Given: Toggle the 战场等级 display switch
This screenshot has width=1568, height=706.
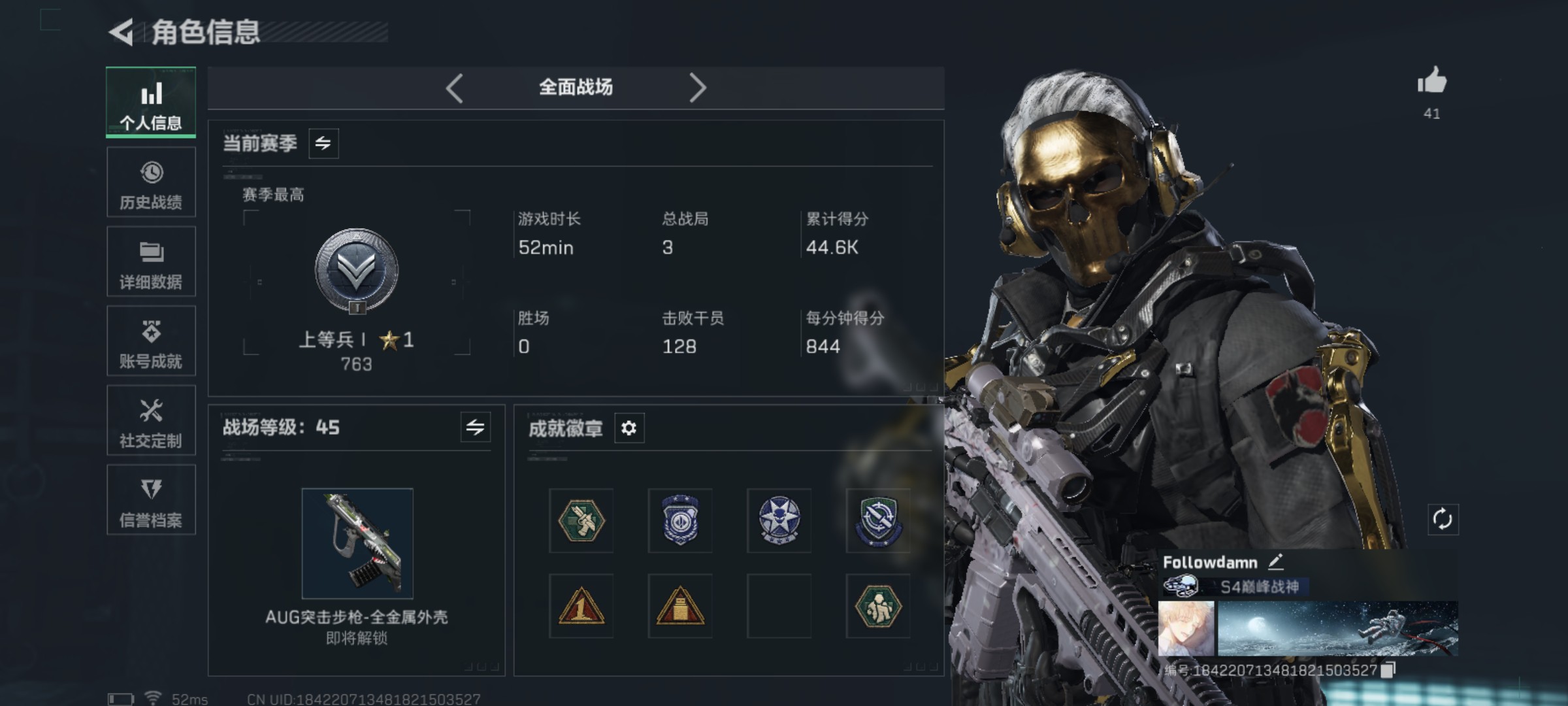Looking at the screenshot, I should 476,429.
